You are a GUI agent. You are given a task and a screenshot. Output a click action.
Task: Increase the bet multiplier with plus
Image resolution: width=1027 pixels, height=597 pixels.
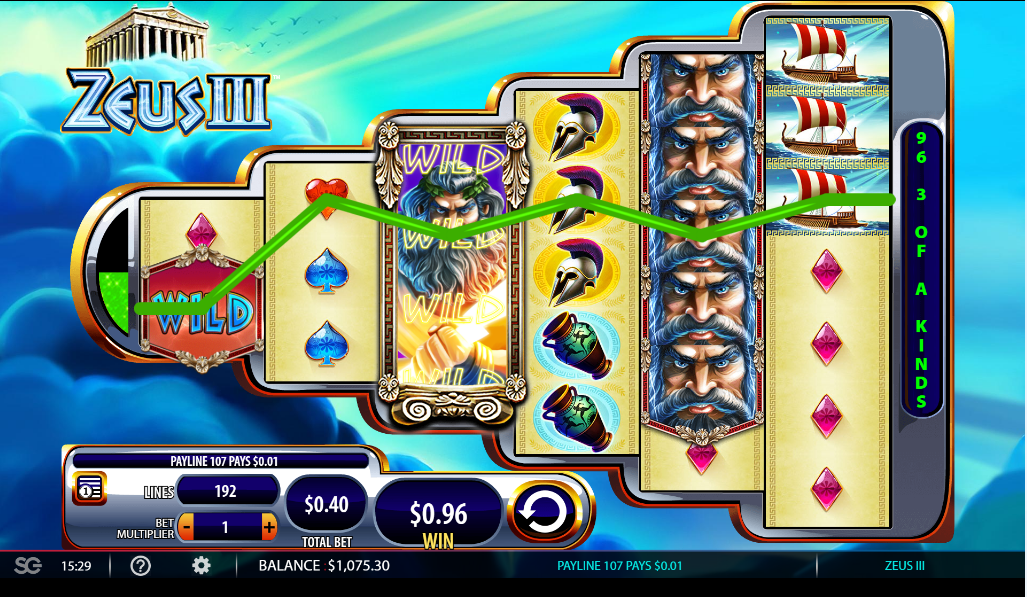pyautogui.click(x=268, y=526)
